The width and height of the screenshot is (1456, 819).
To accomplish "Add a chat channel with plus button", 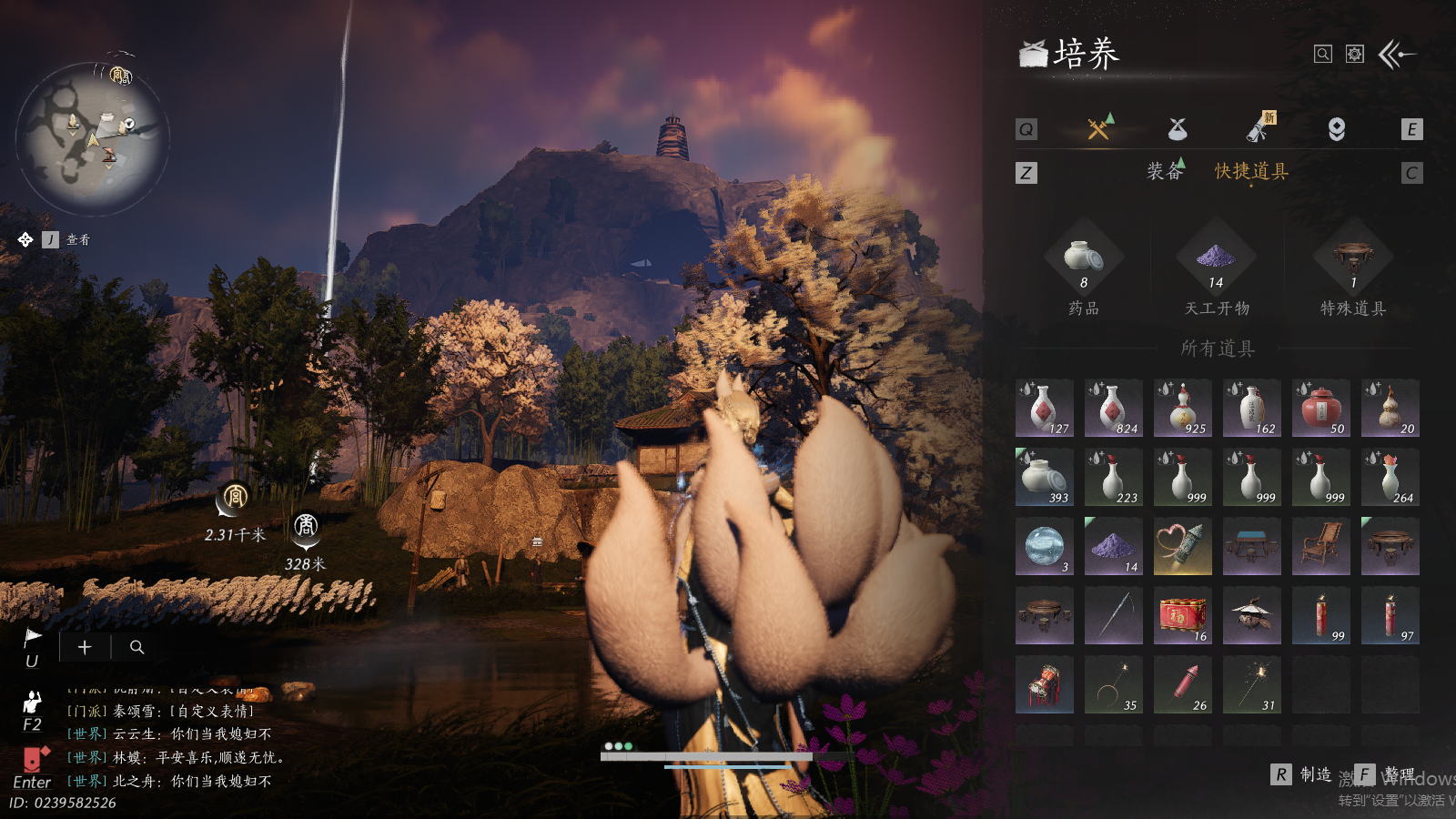I will tap(85, 647).
